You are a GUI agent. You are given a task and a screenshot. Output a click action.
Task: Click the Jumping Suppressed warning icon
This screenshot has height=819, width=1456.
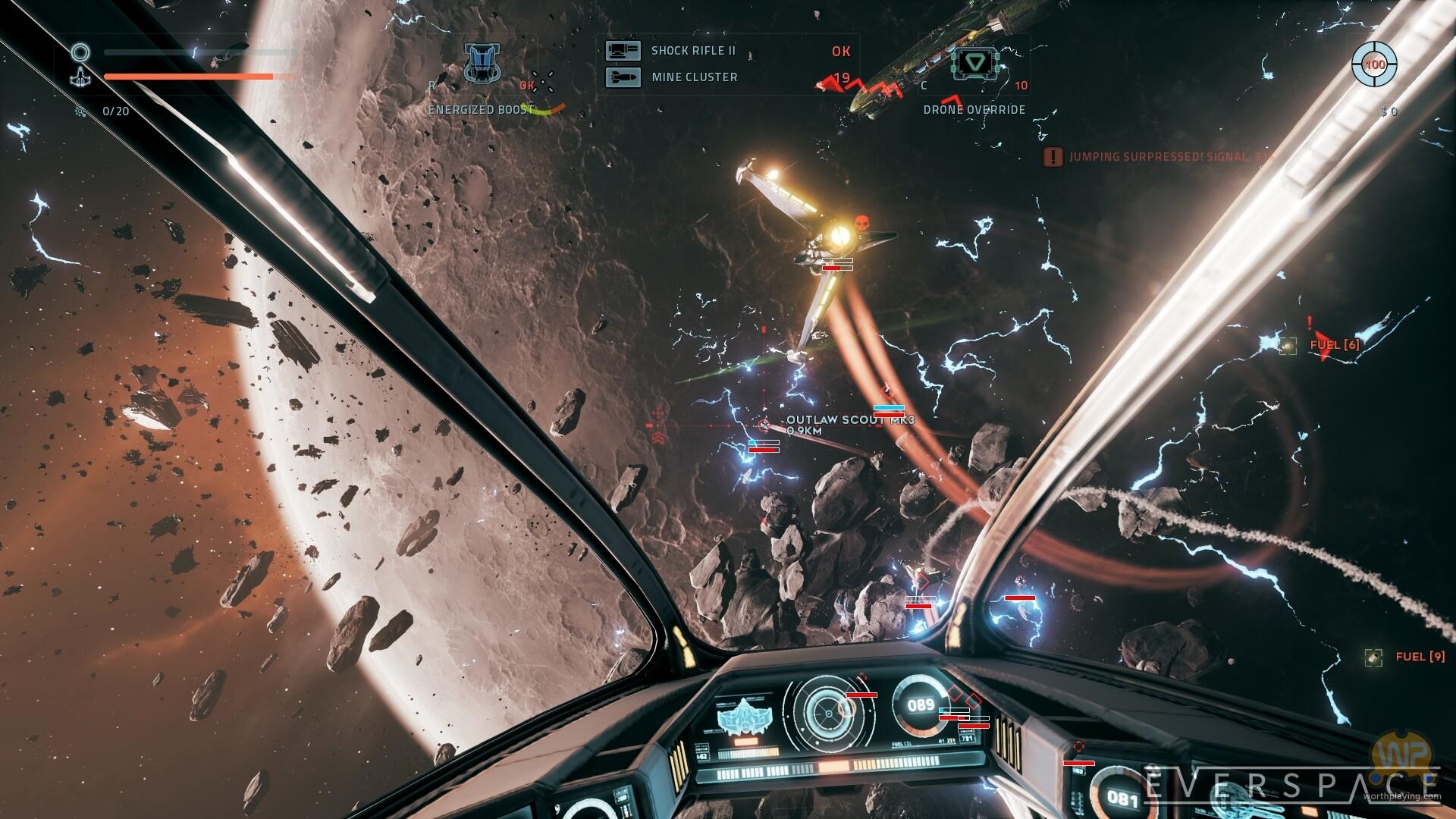[1053, 157]
